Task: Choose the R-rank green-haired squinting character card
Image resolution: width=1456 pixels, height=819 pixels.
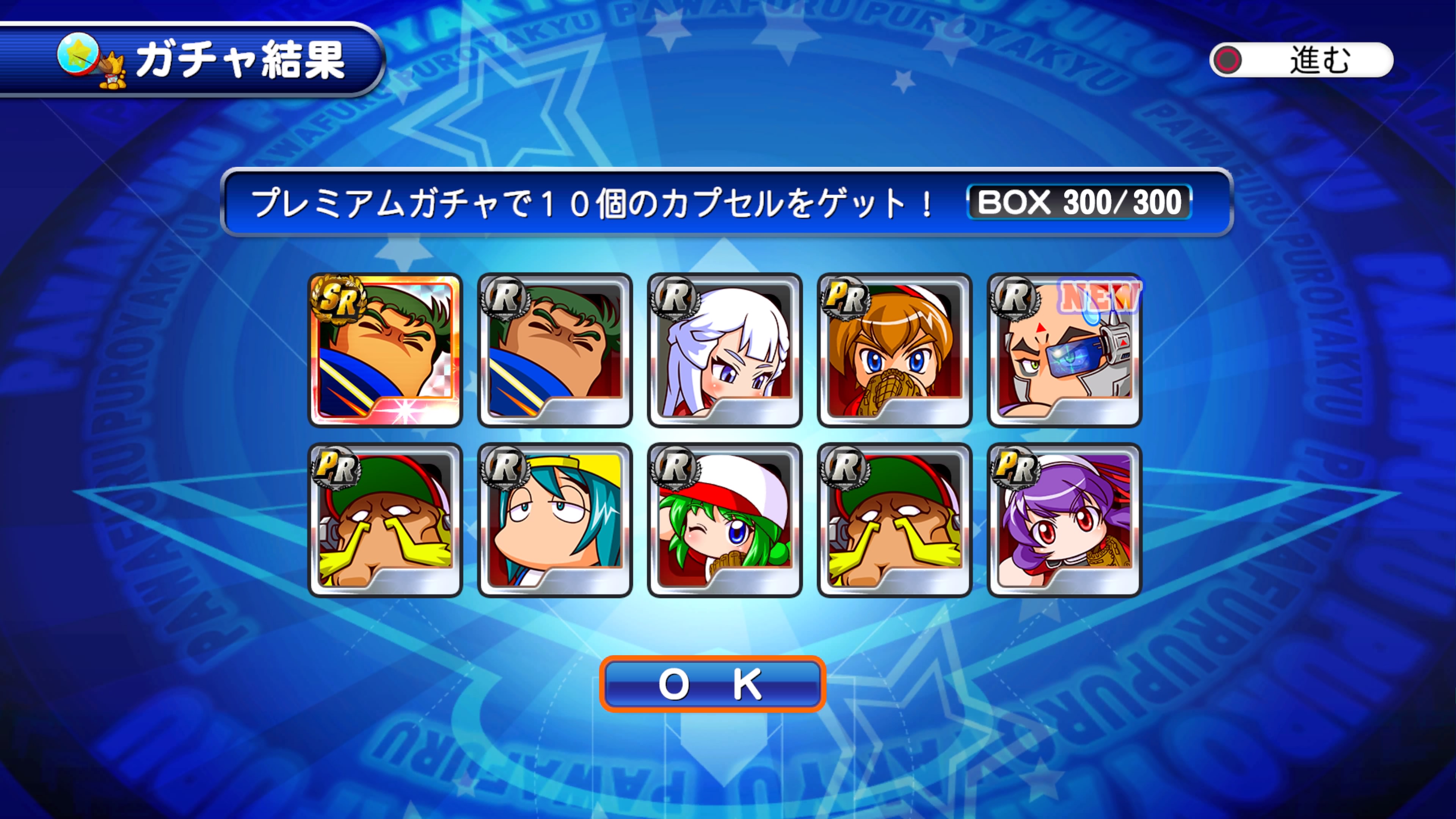Action: (x=555, y=350)
